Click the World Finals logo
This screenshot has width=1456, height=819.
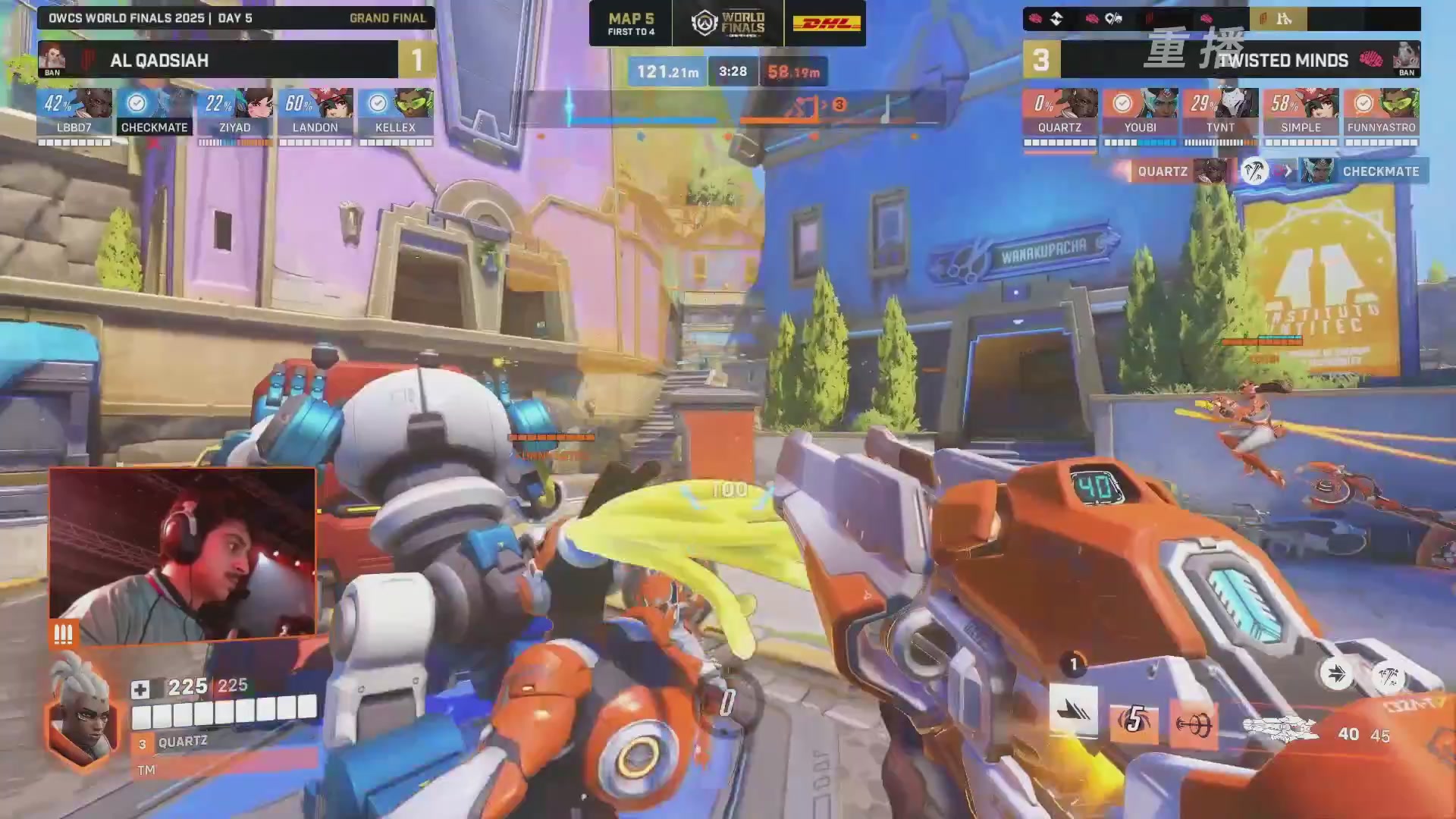(728, 24)
